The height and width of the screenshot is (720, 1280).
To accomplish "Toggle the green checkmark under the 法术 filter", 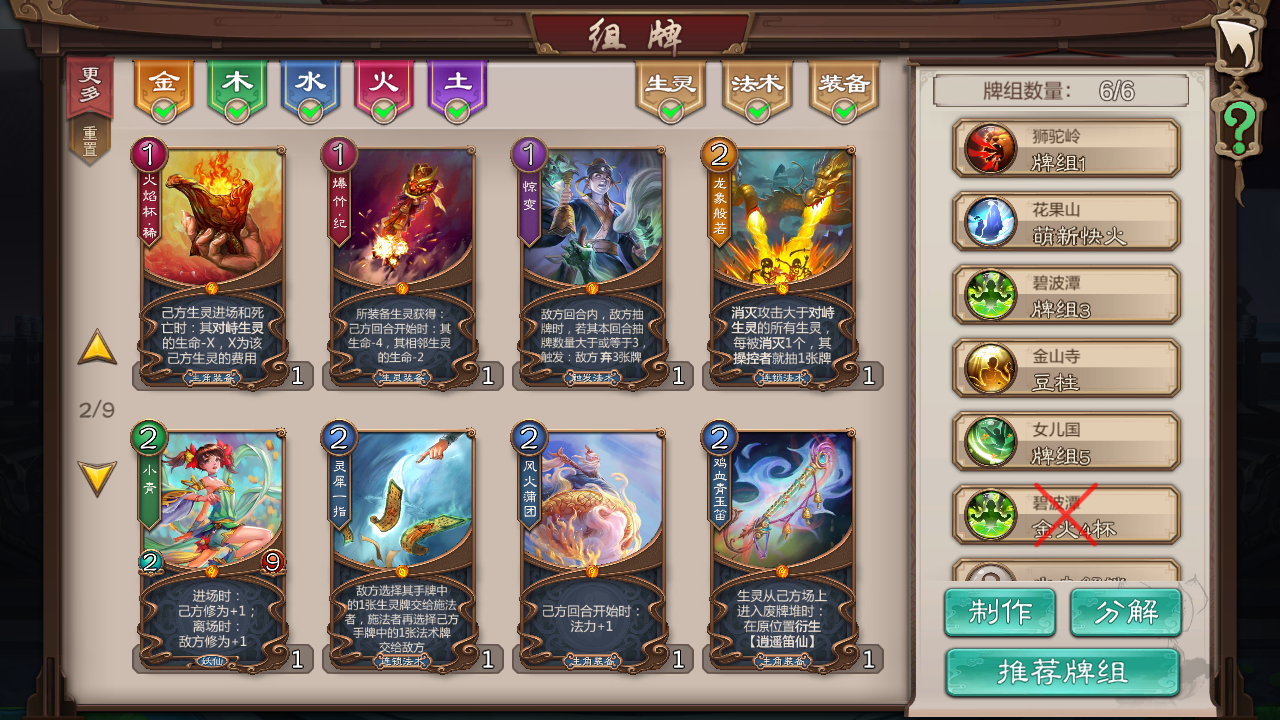I will 757,111.
